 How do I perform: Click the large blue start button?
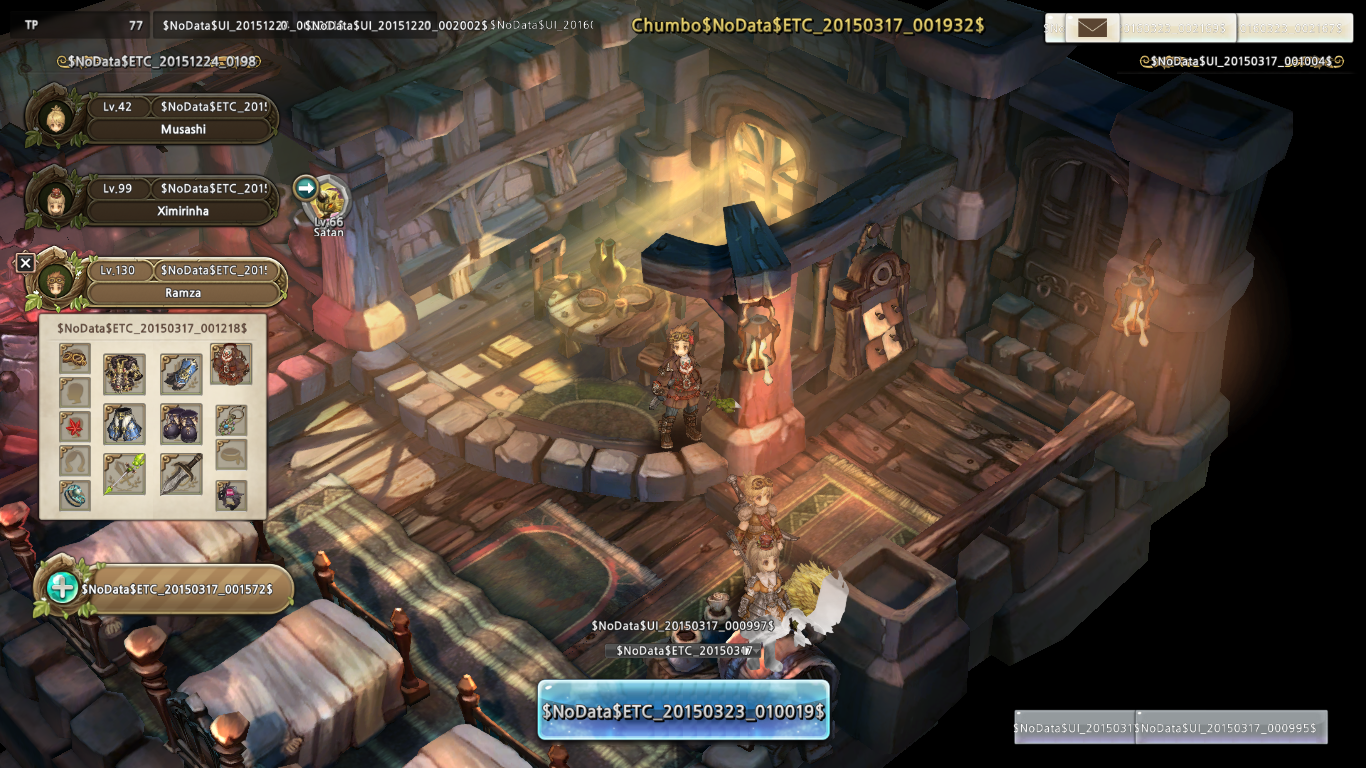[684, 710]
